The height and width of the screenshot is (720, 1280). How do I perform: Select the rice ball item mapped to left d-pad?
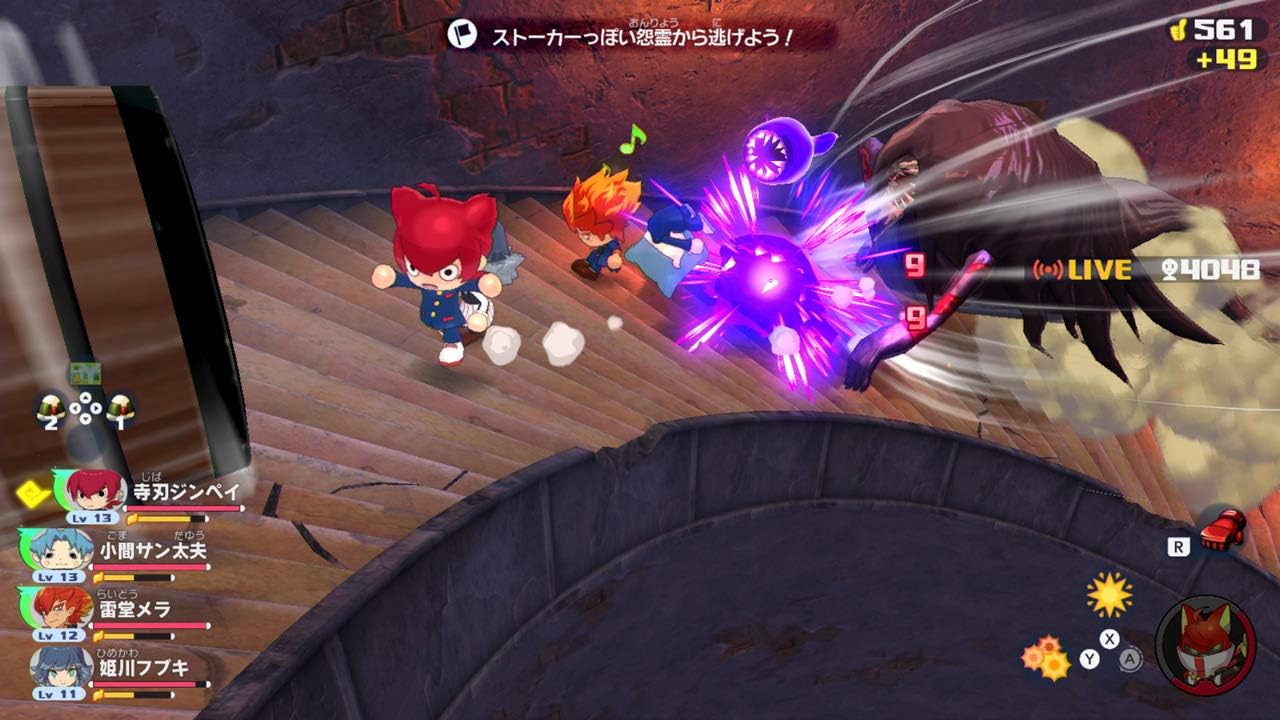pyautogui.click(x=51, y=405)
